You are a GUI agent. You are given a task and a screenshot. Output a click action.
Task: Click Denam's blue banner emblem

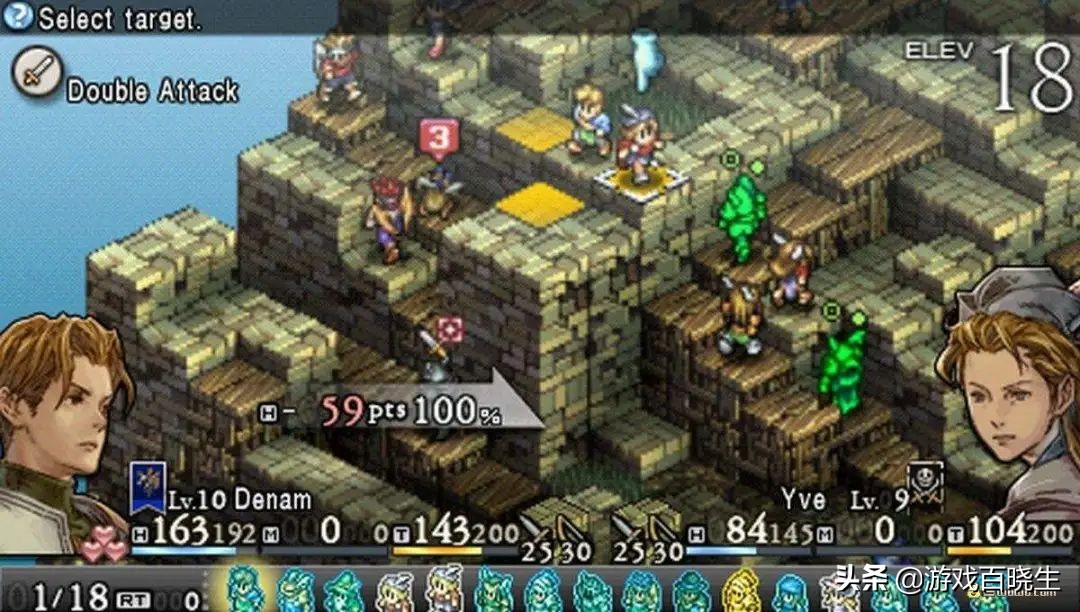click(x=148, y=487)
